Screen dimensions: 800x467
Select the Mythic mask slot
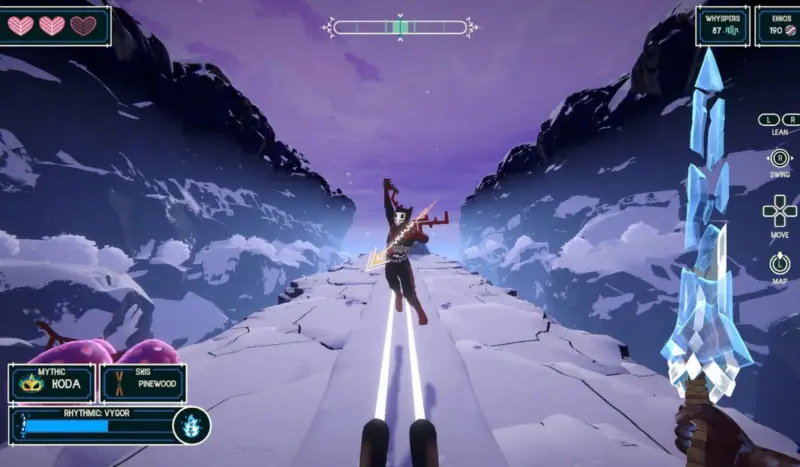(x=52, y=383)
